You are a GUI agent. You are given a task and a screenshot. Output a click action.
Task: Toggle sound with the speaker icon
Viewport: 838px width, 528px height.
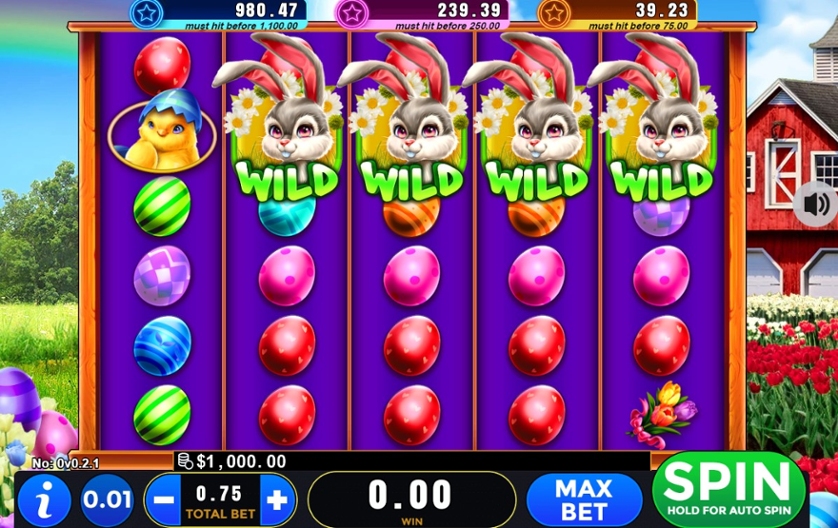tap(816, 204)
